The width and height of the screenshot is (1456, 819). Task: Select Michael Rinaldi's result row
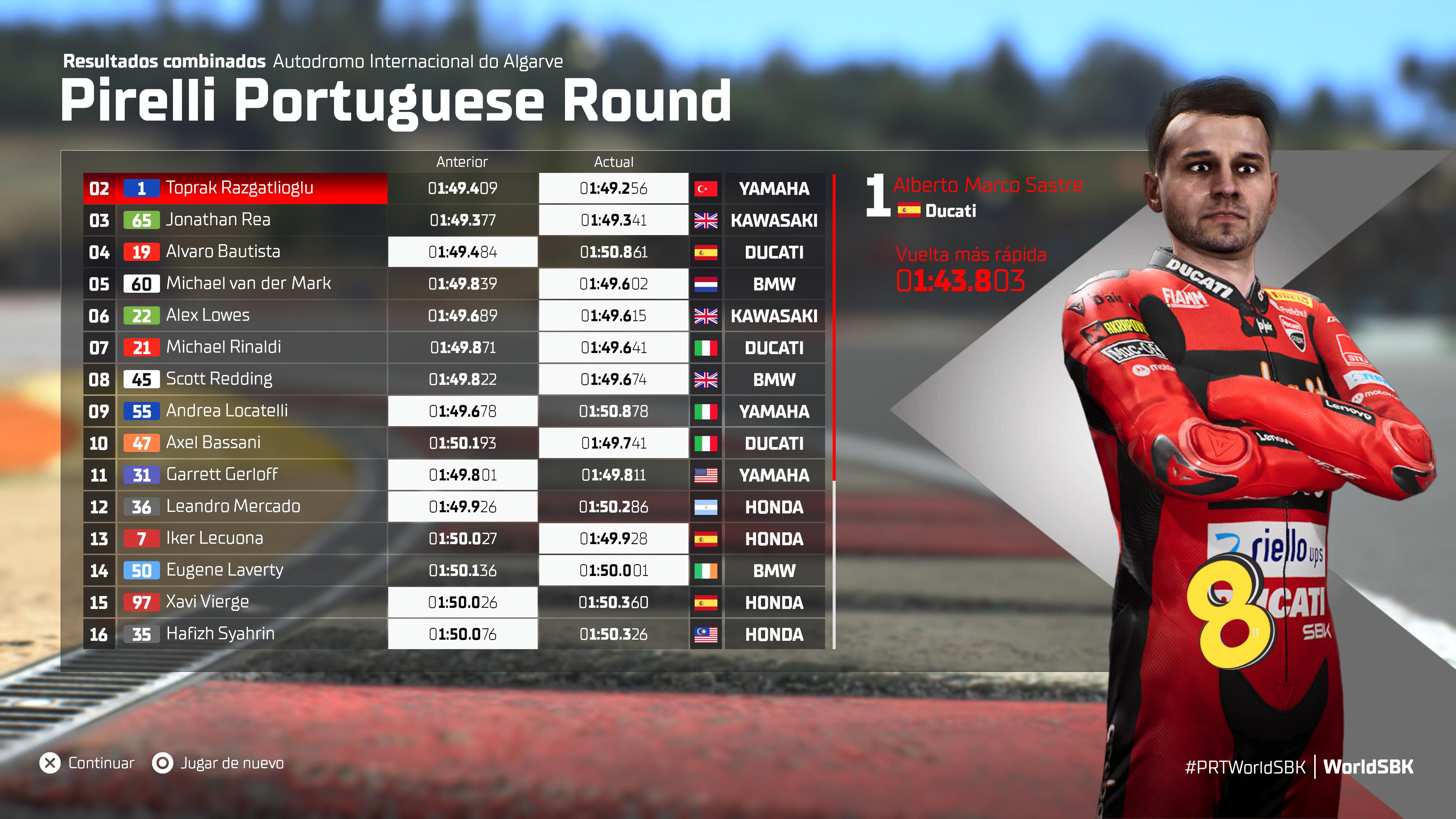coord(223,348)
